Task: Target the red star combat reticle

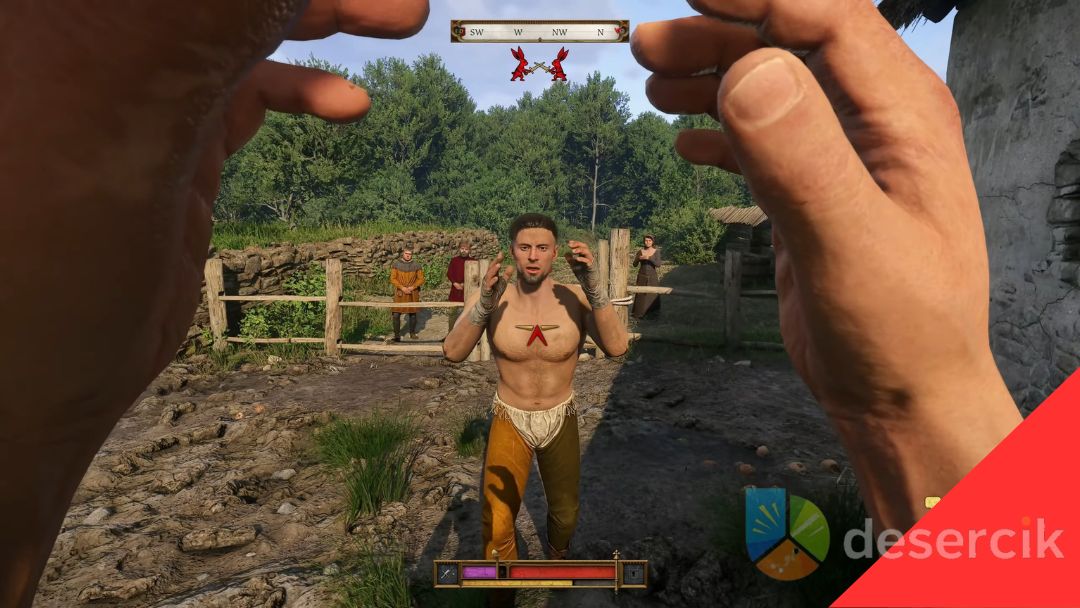Action: (537, 333)
